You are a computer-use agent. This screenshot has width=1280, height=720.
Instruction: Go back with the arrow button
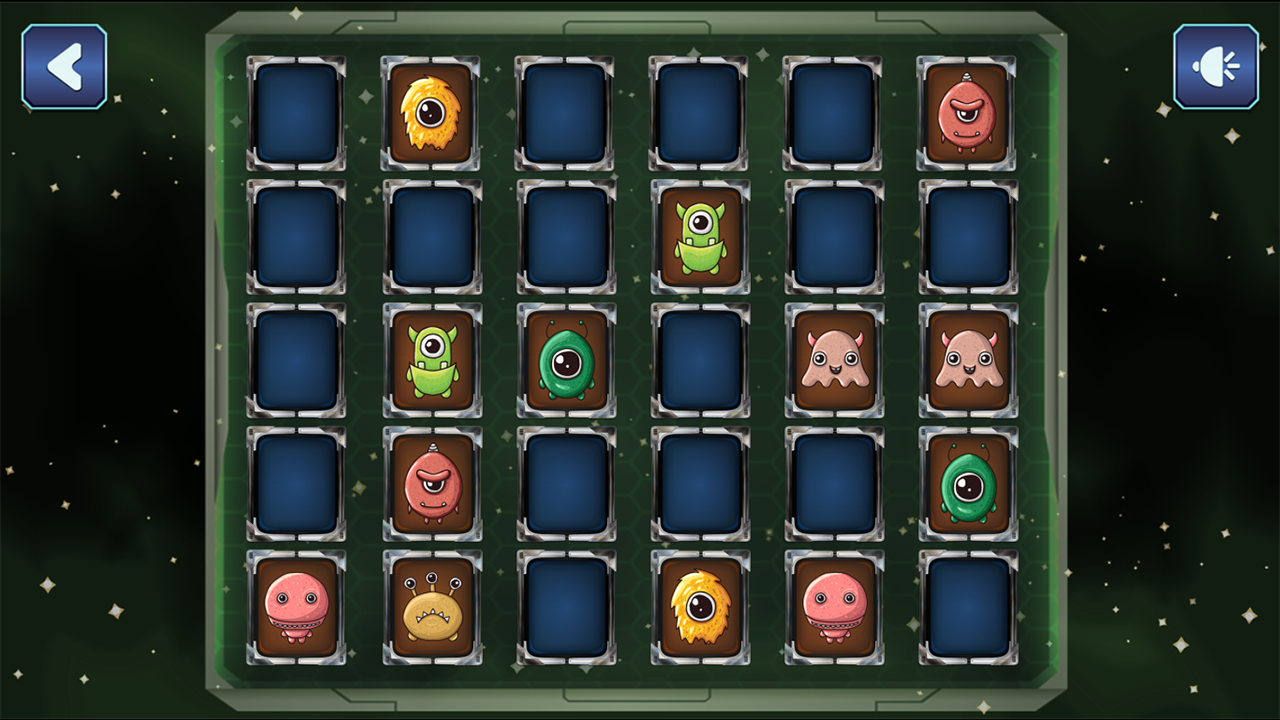point(64,66)
